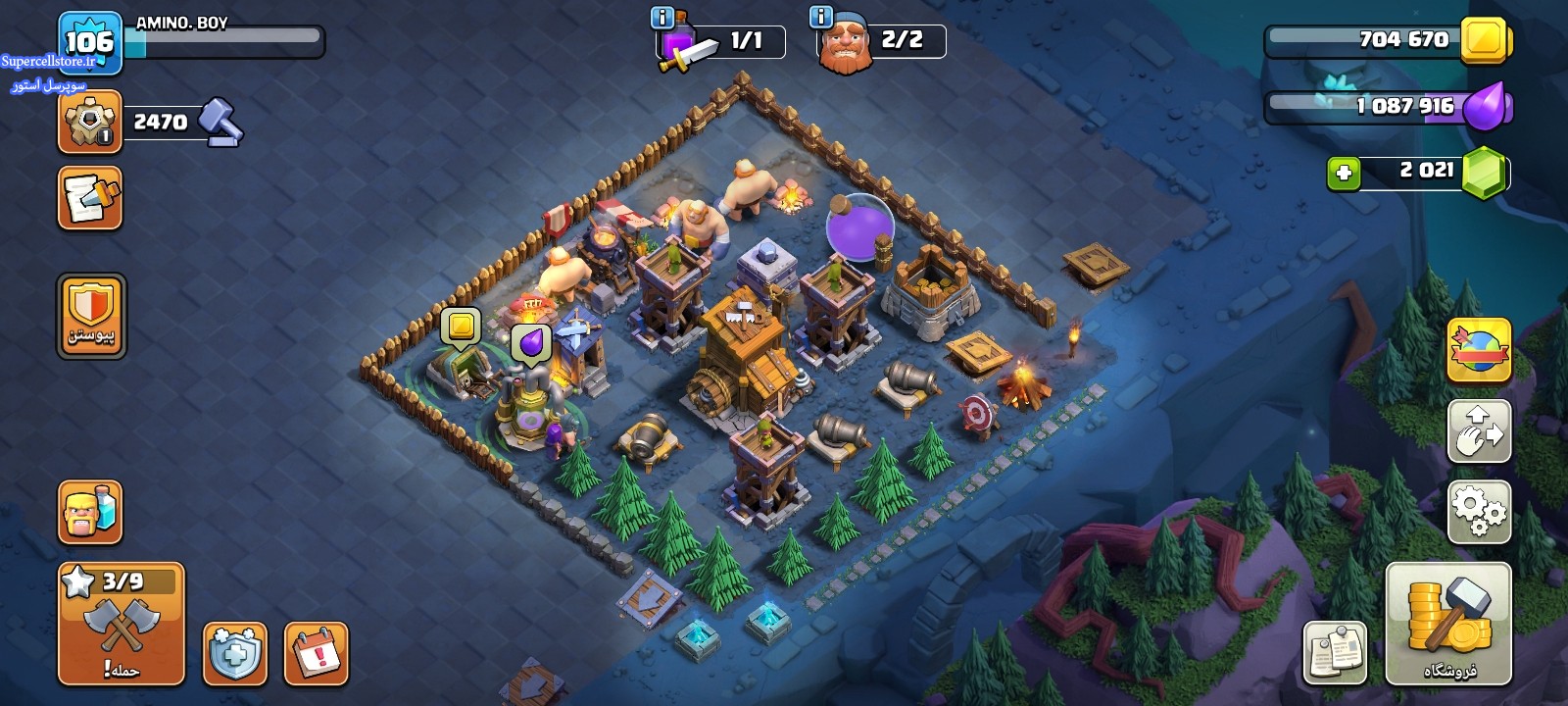The height and width of the screenshot is (706, 1568).
Task: Tap the hand swap layout button
Action: click(1479, 430)
